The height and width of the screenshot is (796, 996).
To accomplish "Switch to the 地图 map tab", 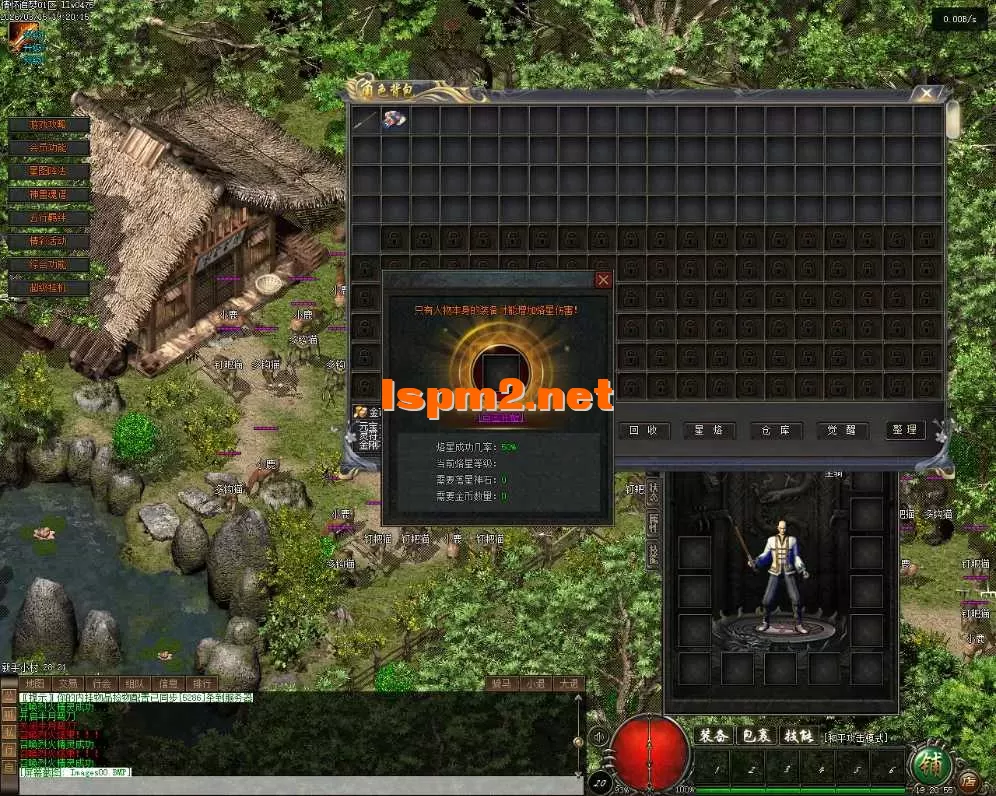I will 35,684.
